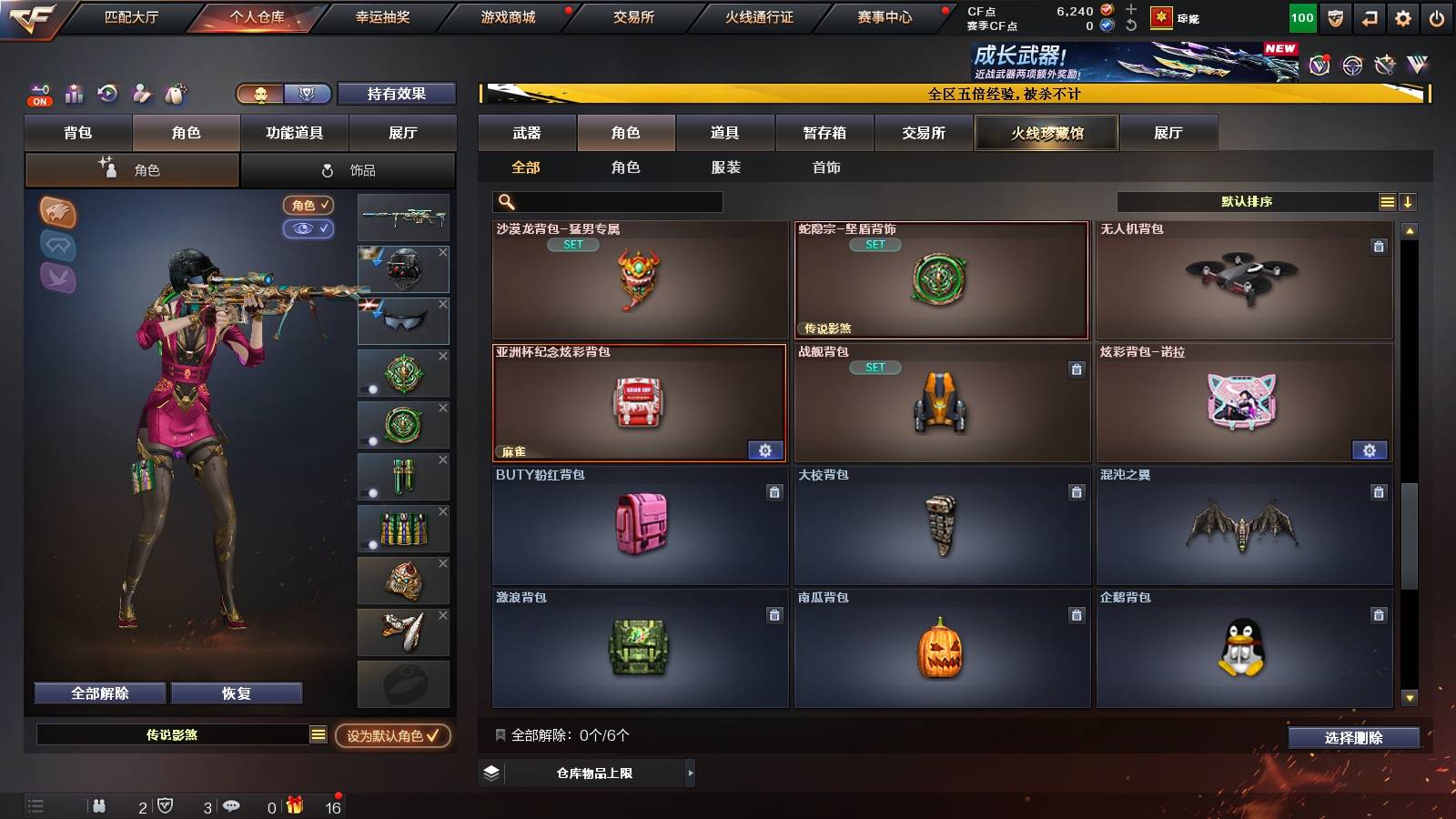1456x819 pixels.
Task: Click the 选择删除 button
Action: (x=1354, y=738)
